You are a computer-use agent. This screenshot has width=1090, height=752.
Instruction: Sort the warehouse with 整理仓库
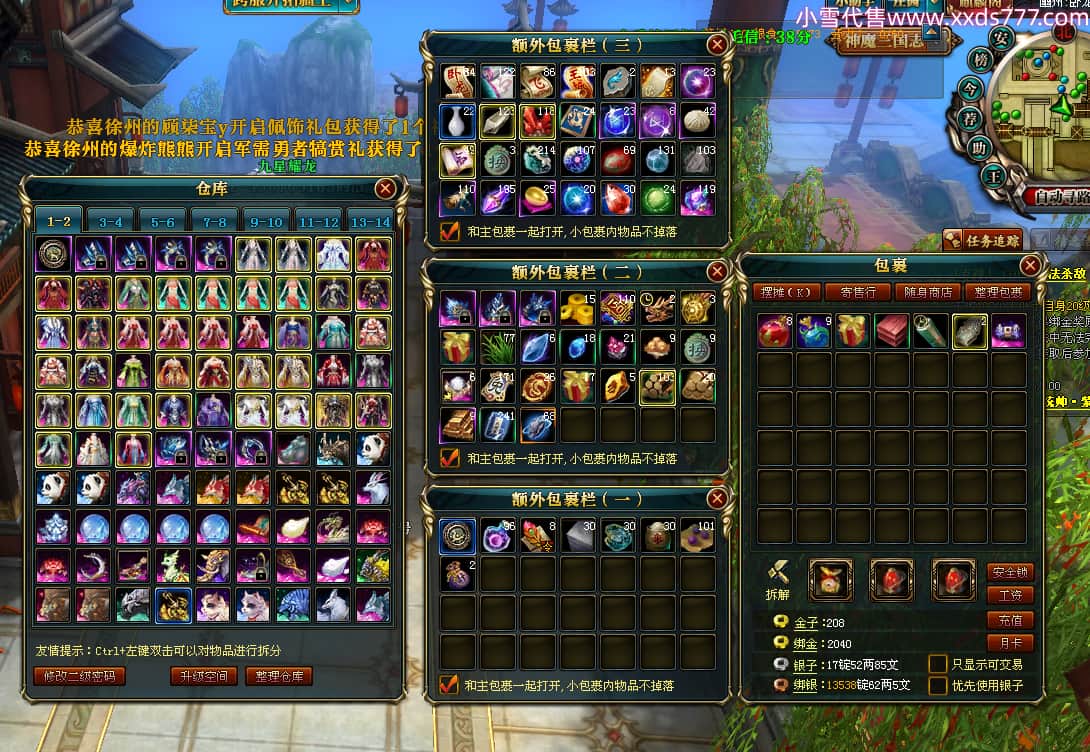click(279, 676)
